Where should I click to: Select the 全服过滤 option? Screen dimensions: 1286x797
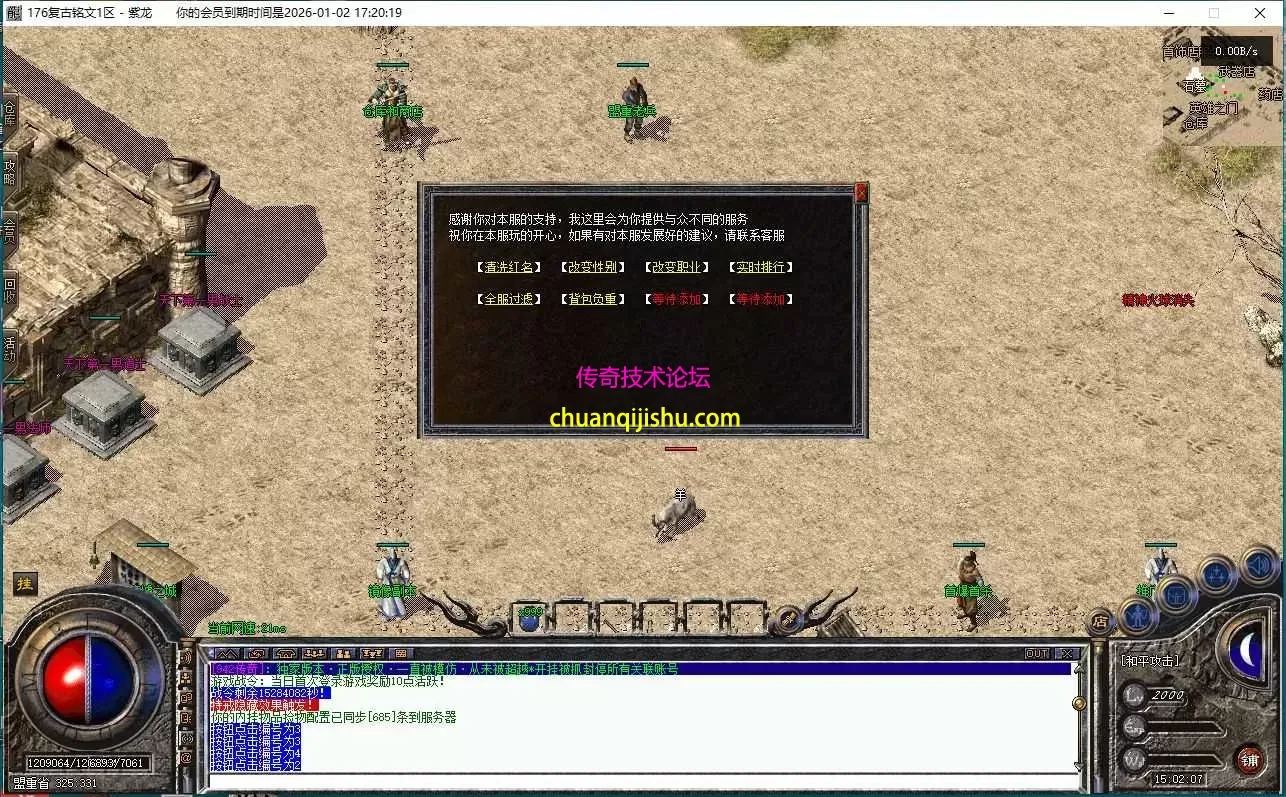[x=511, y=299]
